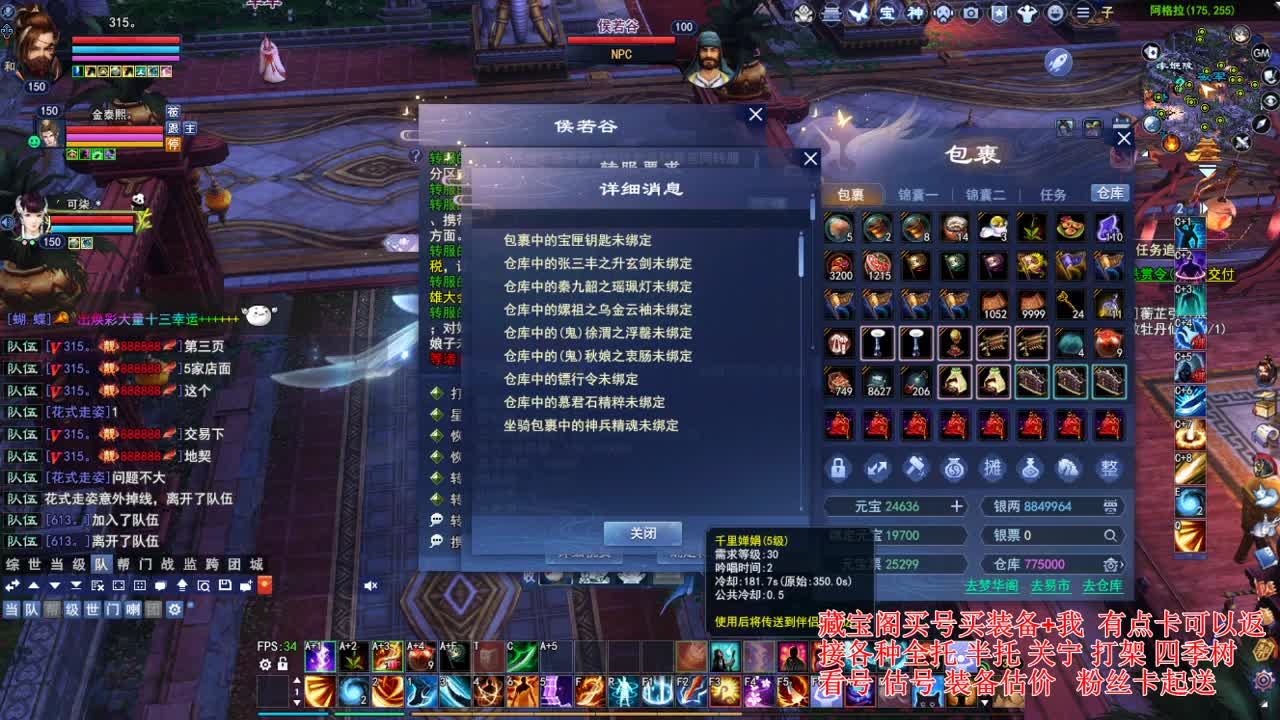Select the butterfly wings icon in top toolbar
Viewport: 1280px width, 720px height.
pyautogui.click(x=857, y=12)
